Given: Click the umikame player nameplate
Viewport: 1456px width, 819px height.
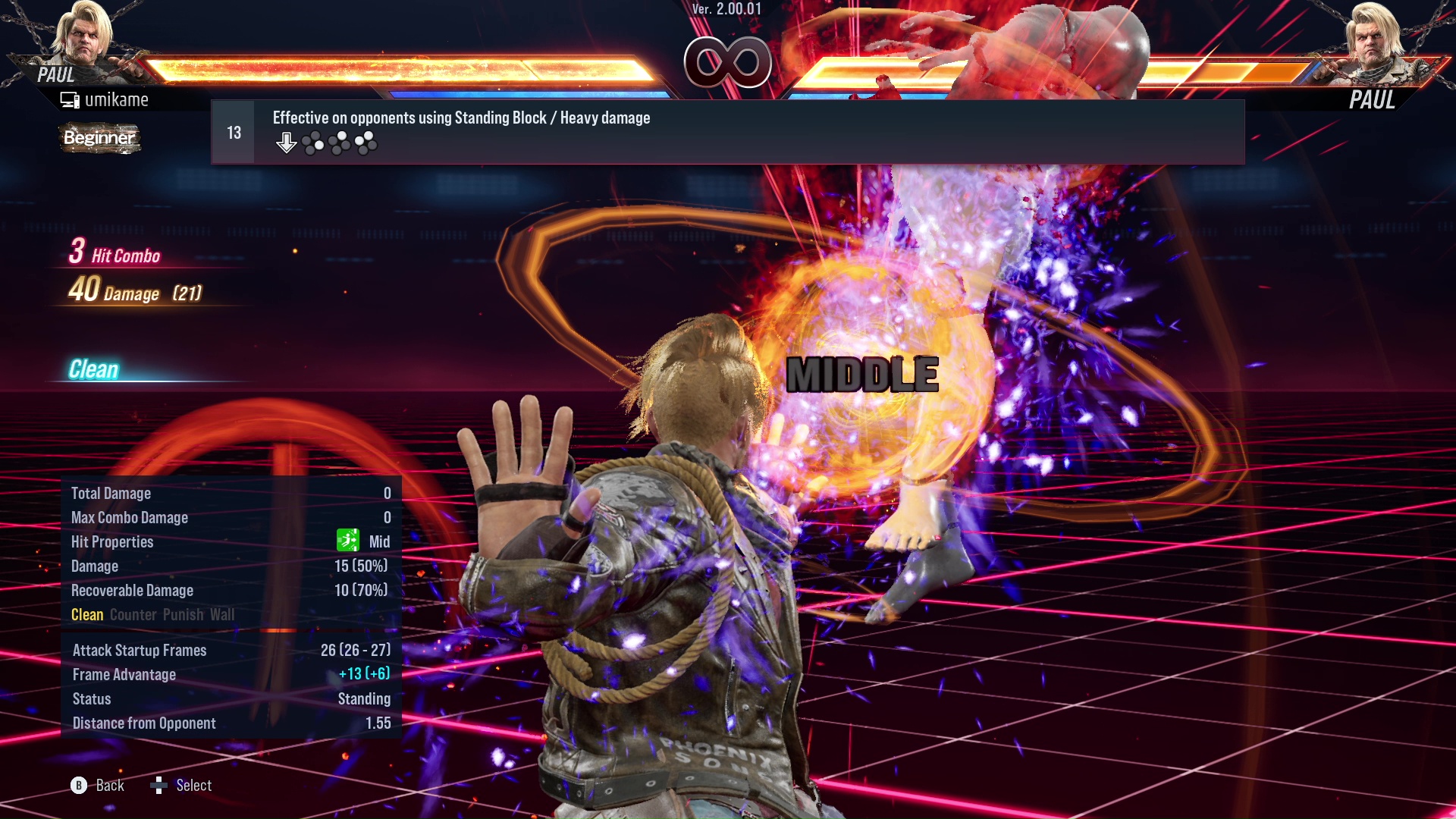Looking at the screenshot, I should tap(118, 99).
